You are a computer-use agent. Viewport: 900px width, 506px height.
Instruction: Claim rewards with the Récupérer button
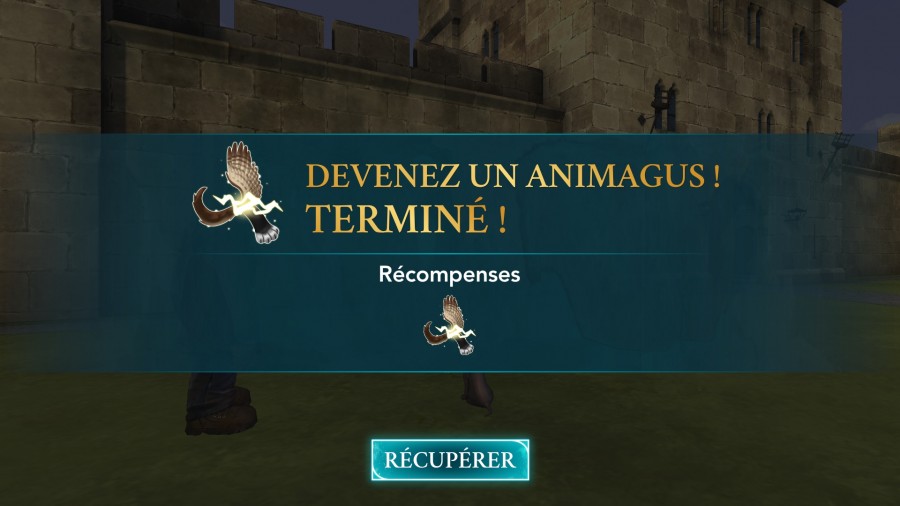click(450, 460)
